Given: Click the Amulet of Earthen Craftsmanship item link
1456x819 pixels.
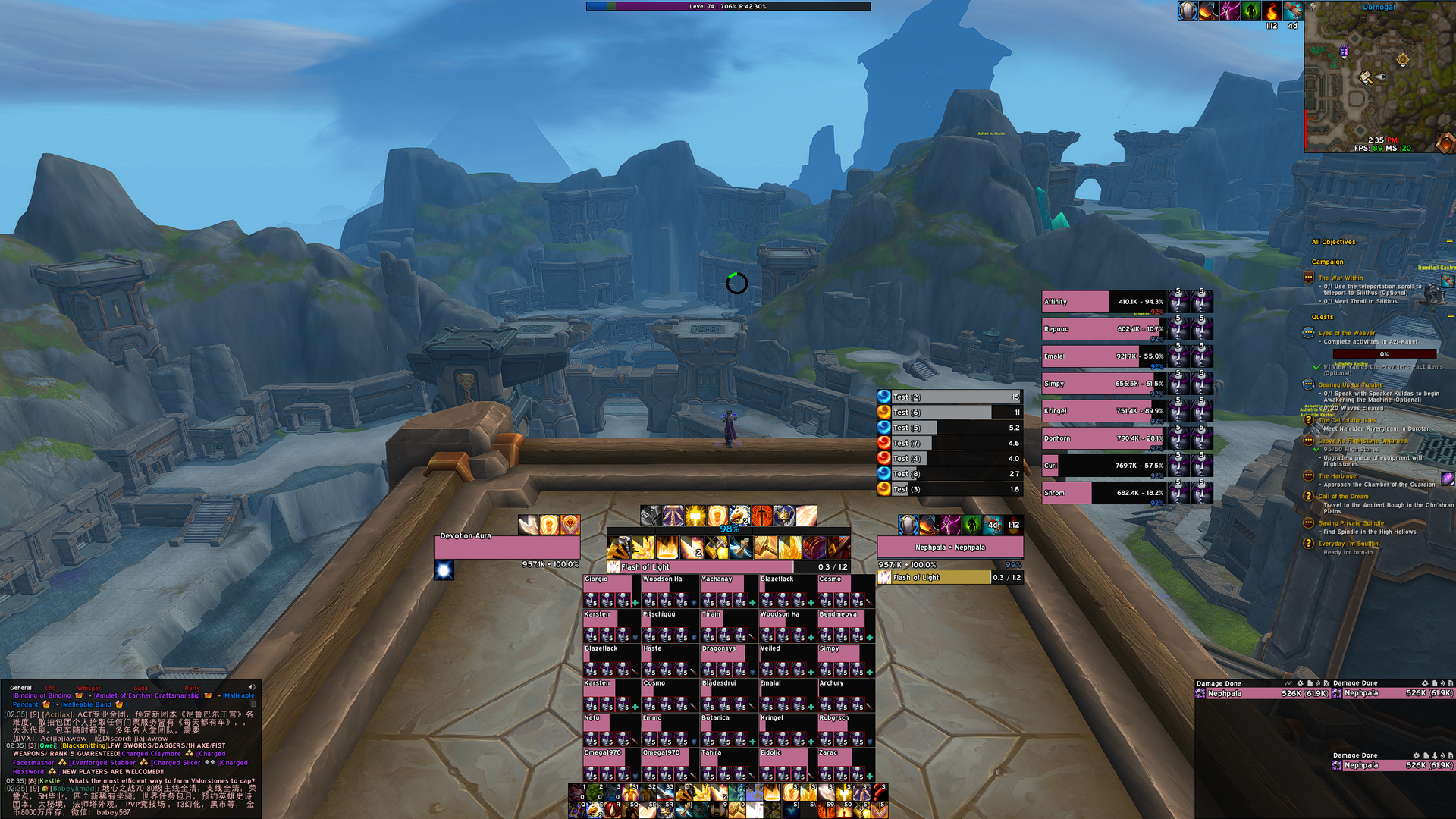Looking at the screenshot, I should [x=147, y=695].
